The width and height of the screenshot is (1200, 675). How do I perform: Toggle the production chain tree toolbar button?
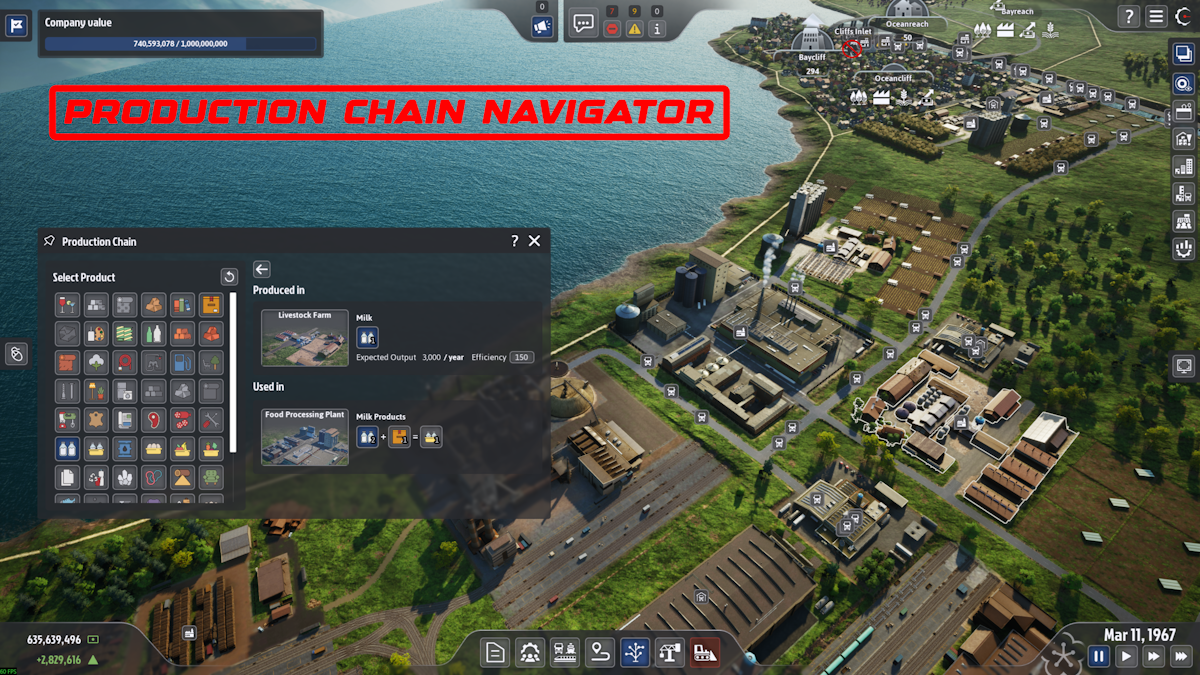tap(635, 653)
